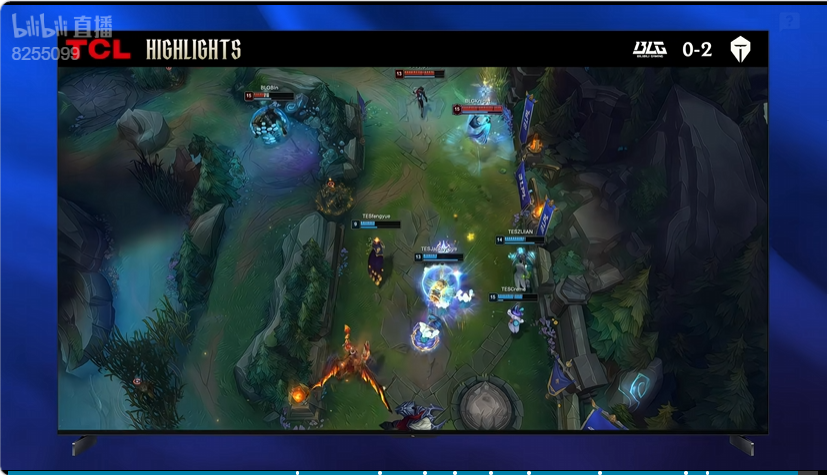
Task: Click the faint question-mark feedback bubble icon
Action: [789, 20]
